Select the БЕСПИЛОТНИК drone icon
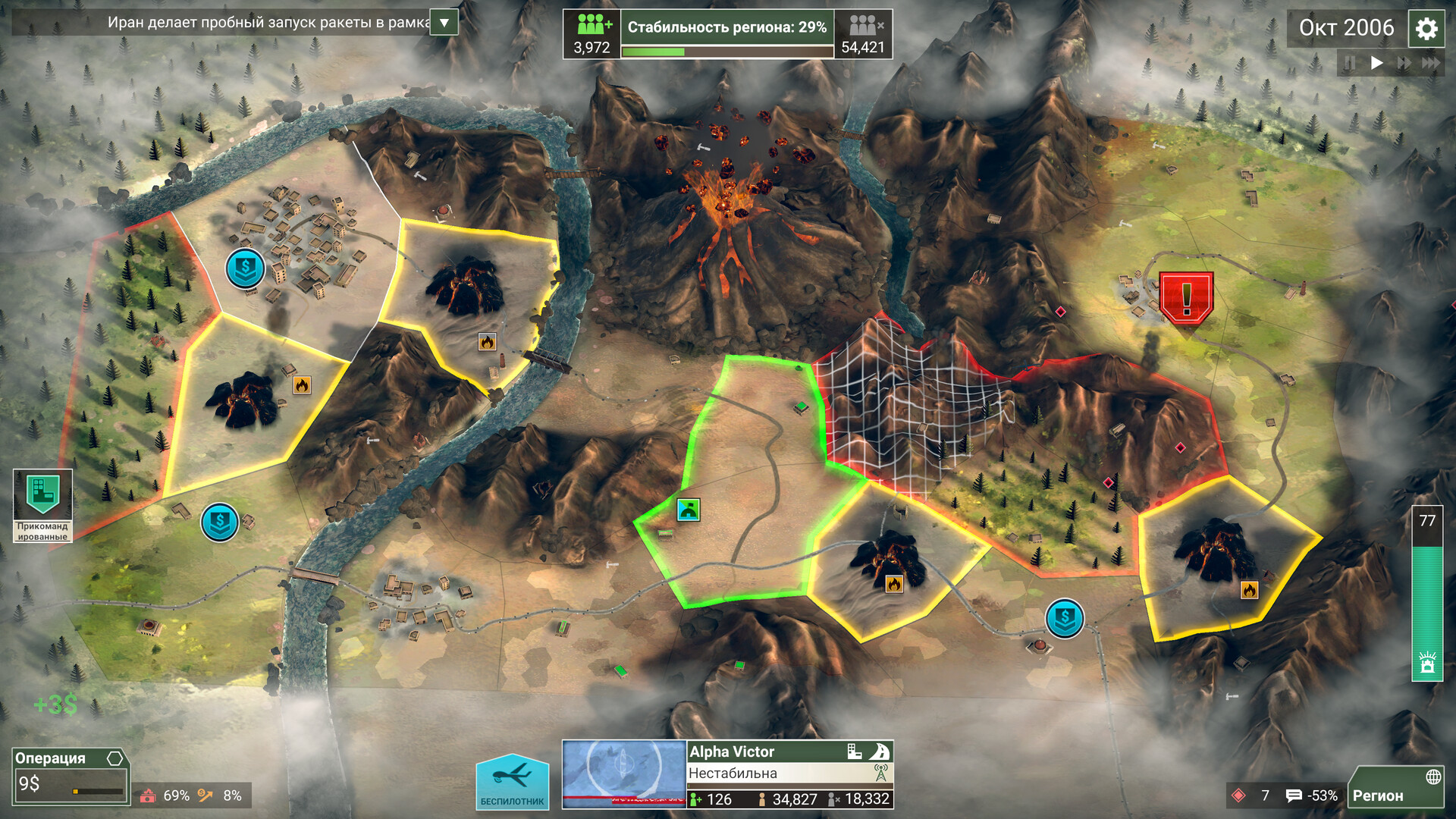Viewport: 1456px width, 819px height. tap(512, 781)
